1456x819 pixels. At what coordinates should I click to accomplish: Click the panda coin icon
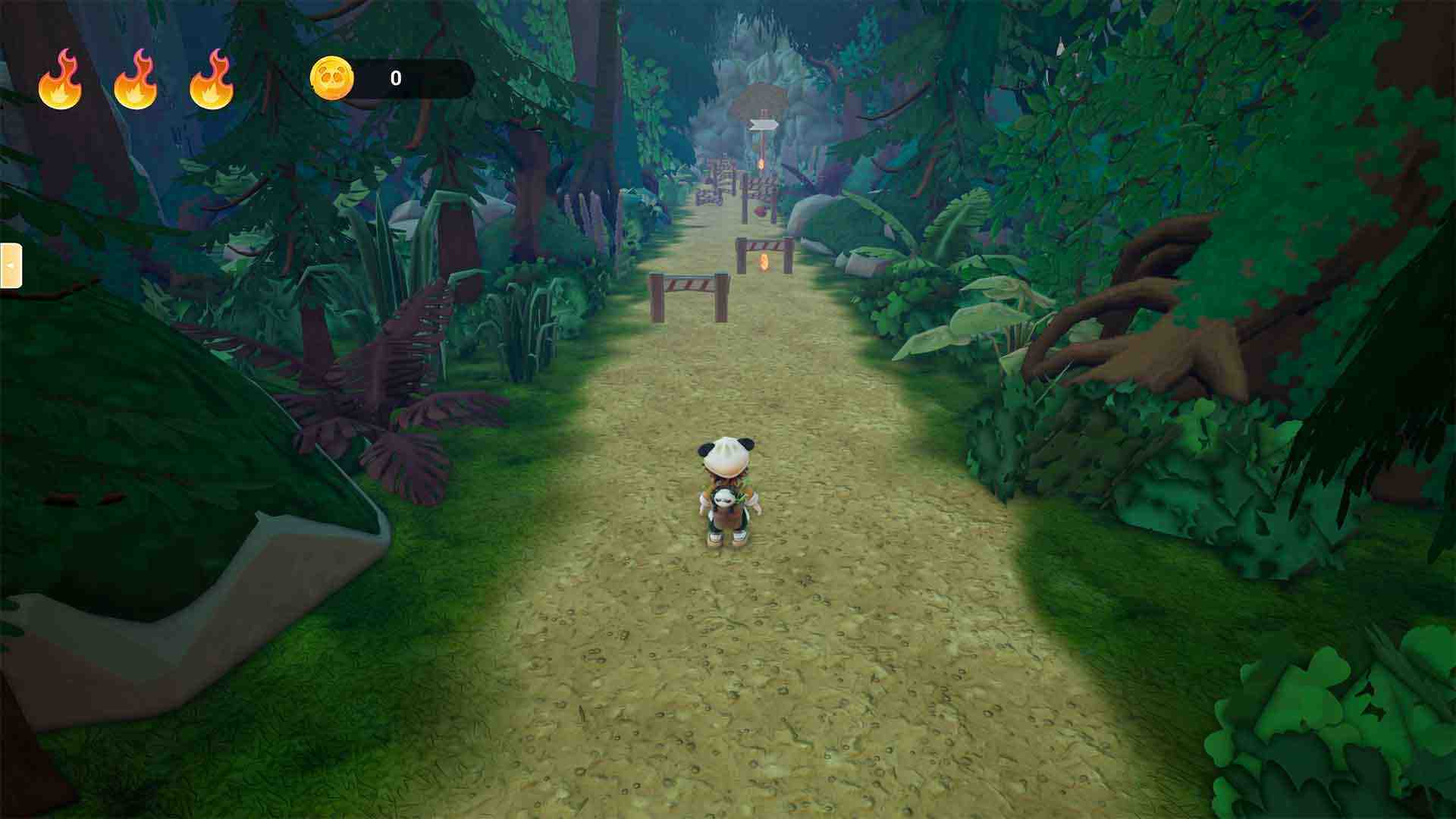point(332,78)
